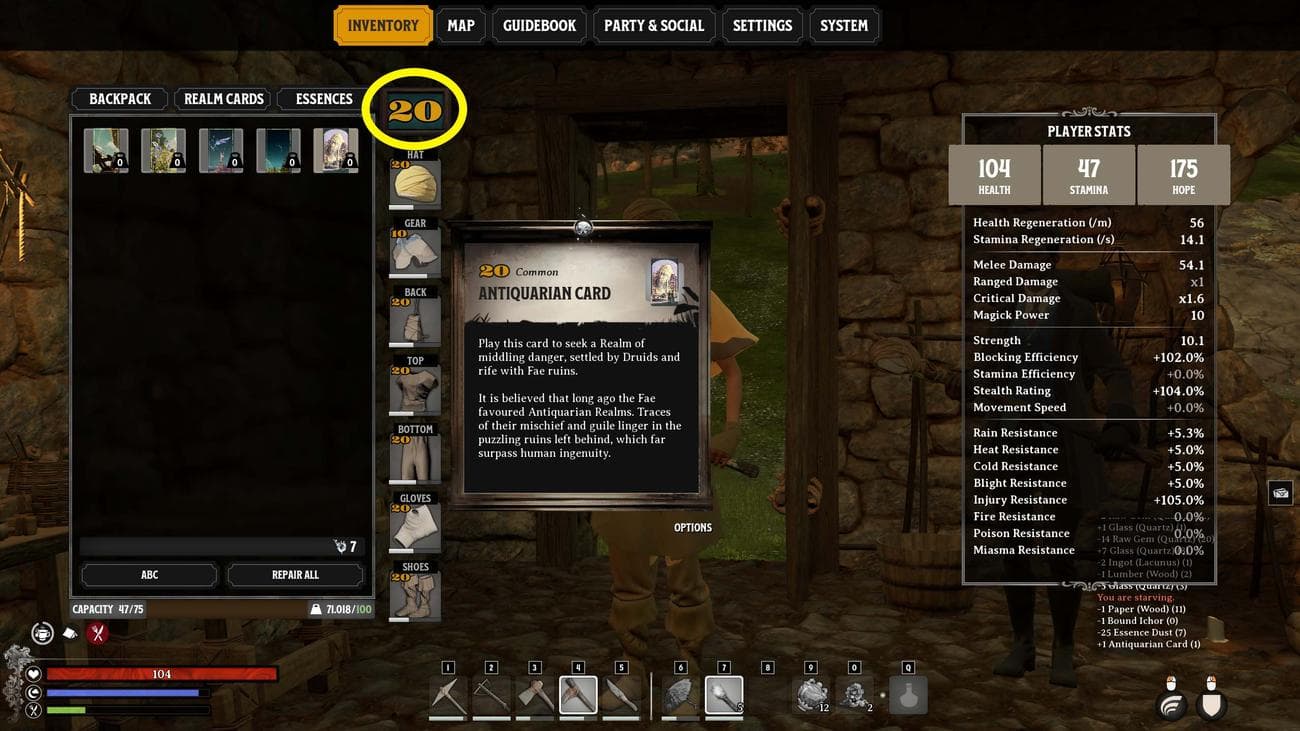Image resolution: width=1300 pixels, height=731 pixels.
Task: Select the Antiquarian Card in the inventory
Action: coord(336,151)
